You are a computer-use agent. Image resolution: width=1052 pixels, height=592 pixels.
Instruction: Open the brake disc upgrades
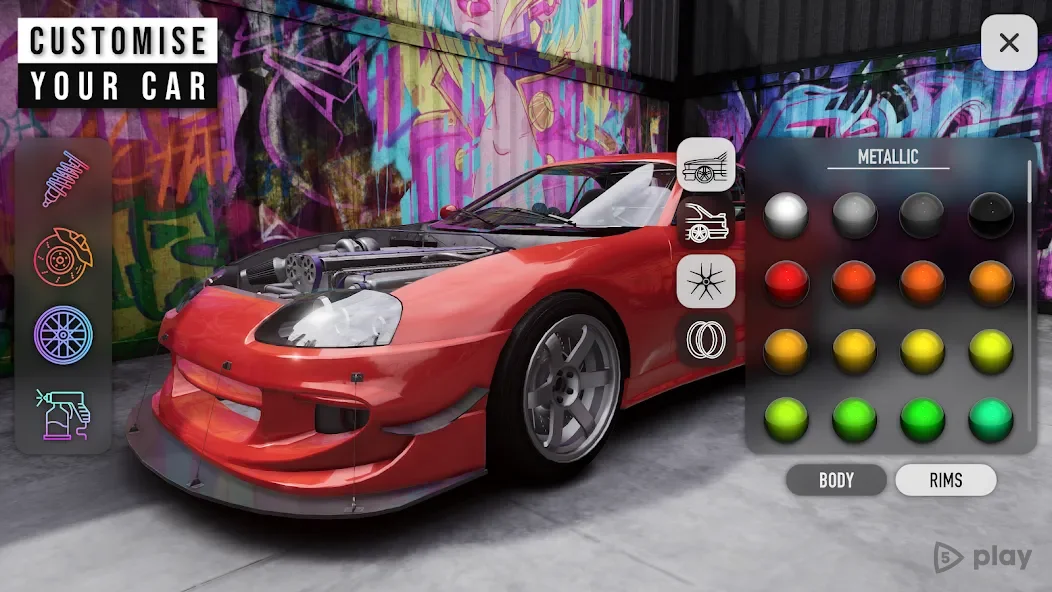pos(64,256)
